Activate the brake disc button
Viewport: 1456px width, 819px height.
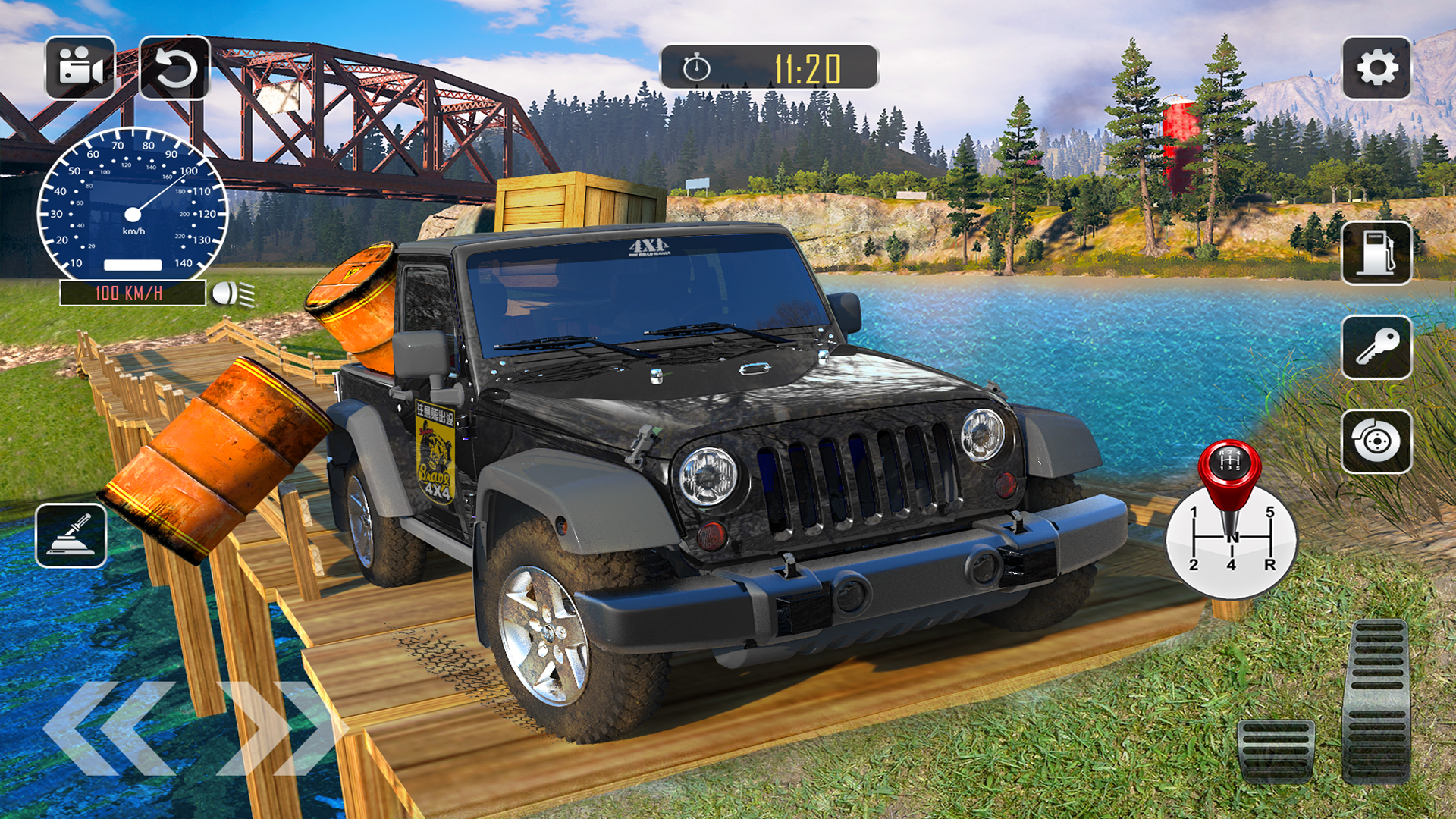point(1376,441)
